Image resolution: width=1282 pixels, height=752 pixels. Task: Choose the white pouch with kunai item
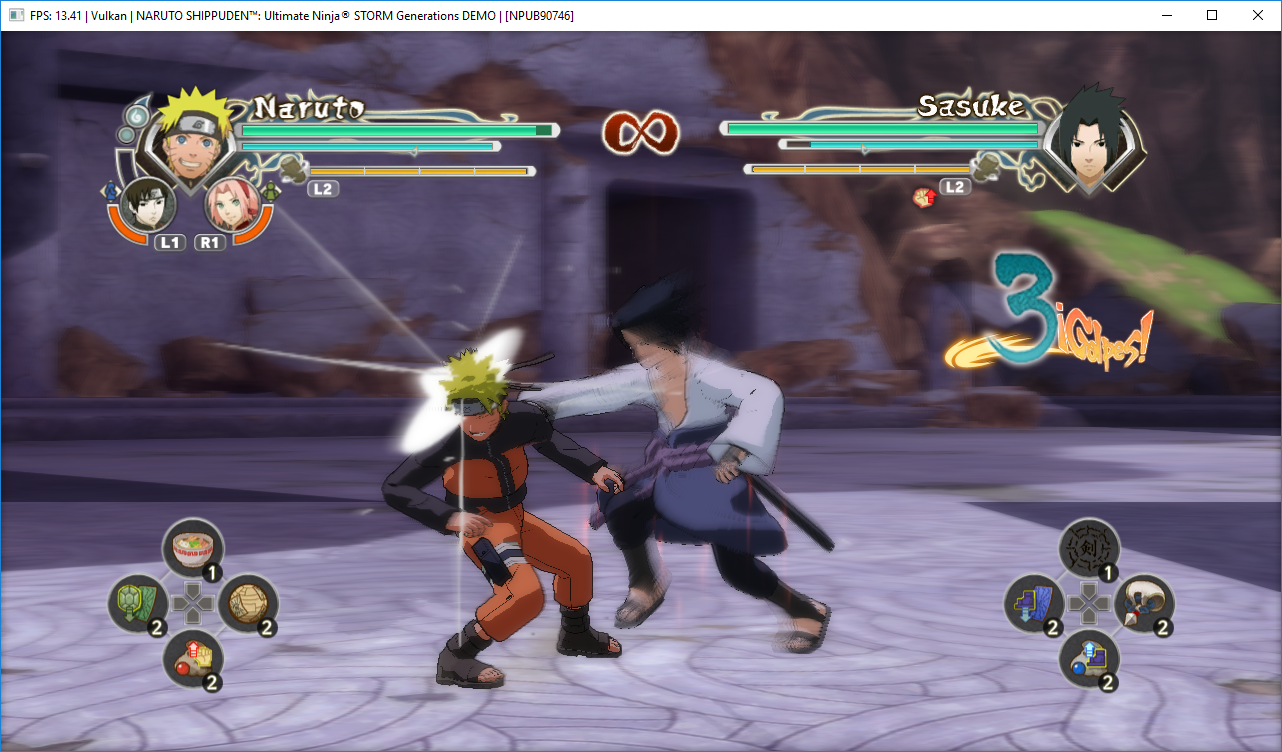click(1143, 603)
